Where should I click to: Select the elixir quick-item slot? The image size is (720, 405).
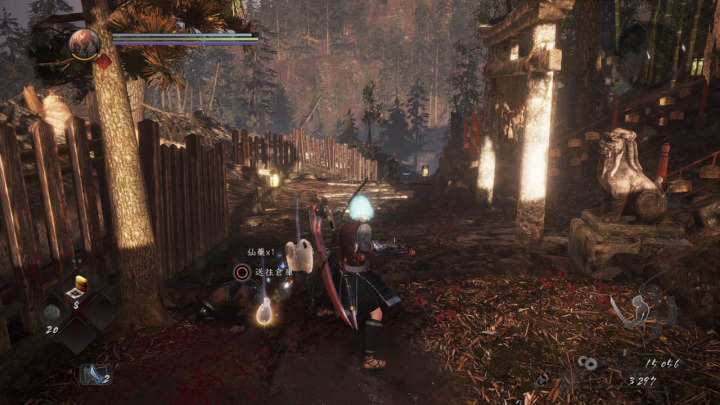tap(80, 286)
